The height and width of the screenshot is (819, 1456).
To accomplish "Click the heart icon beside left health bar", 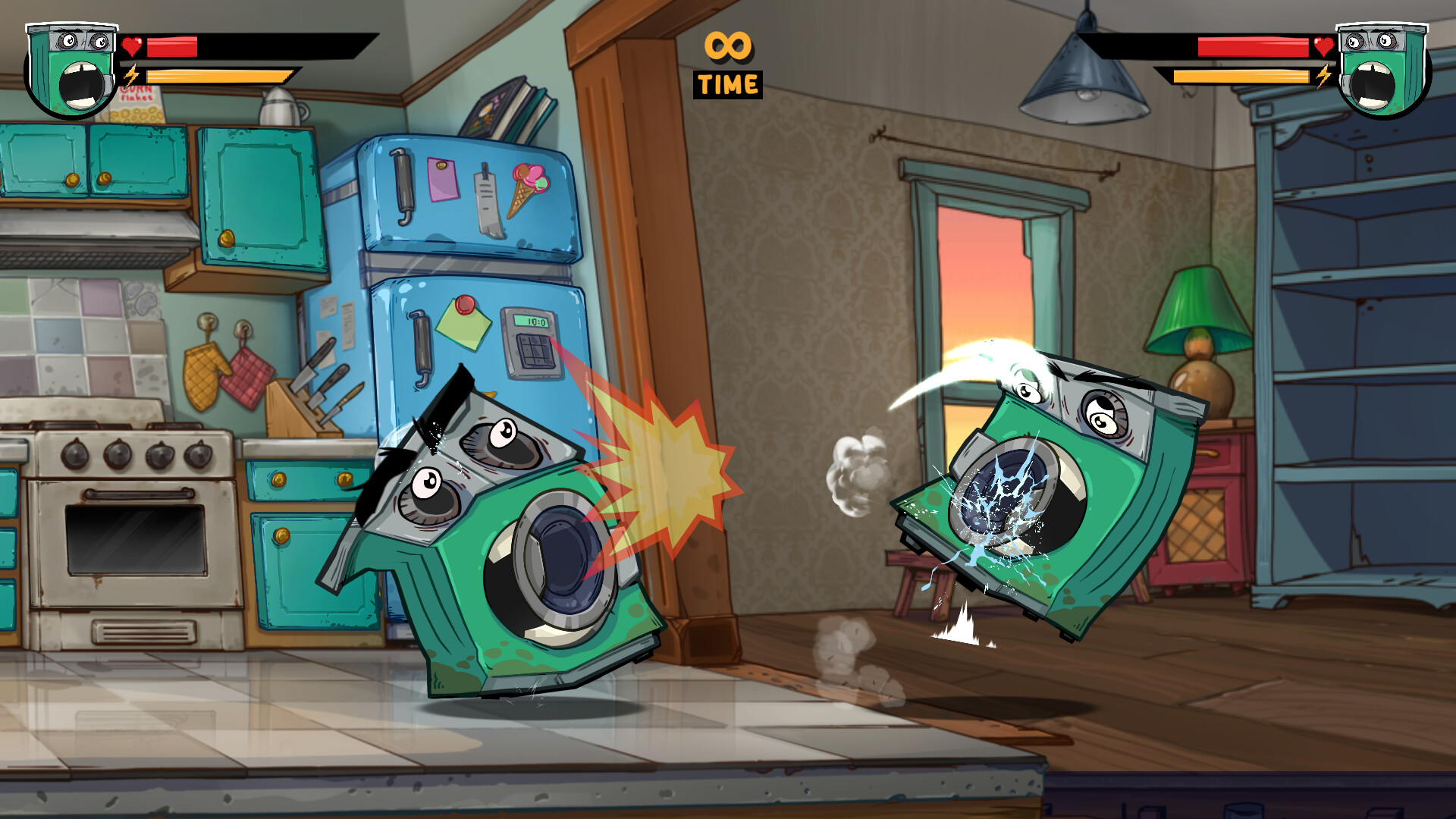I will tap(130, 45).
